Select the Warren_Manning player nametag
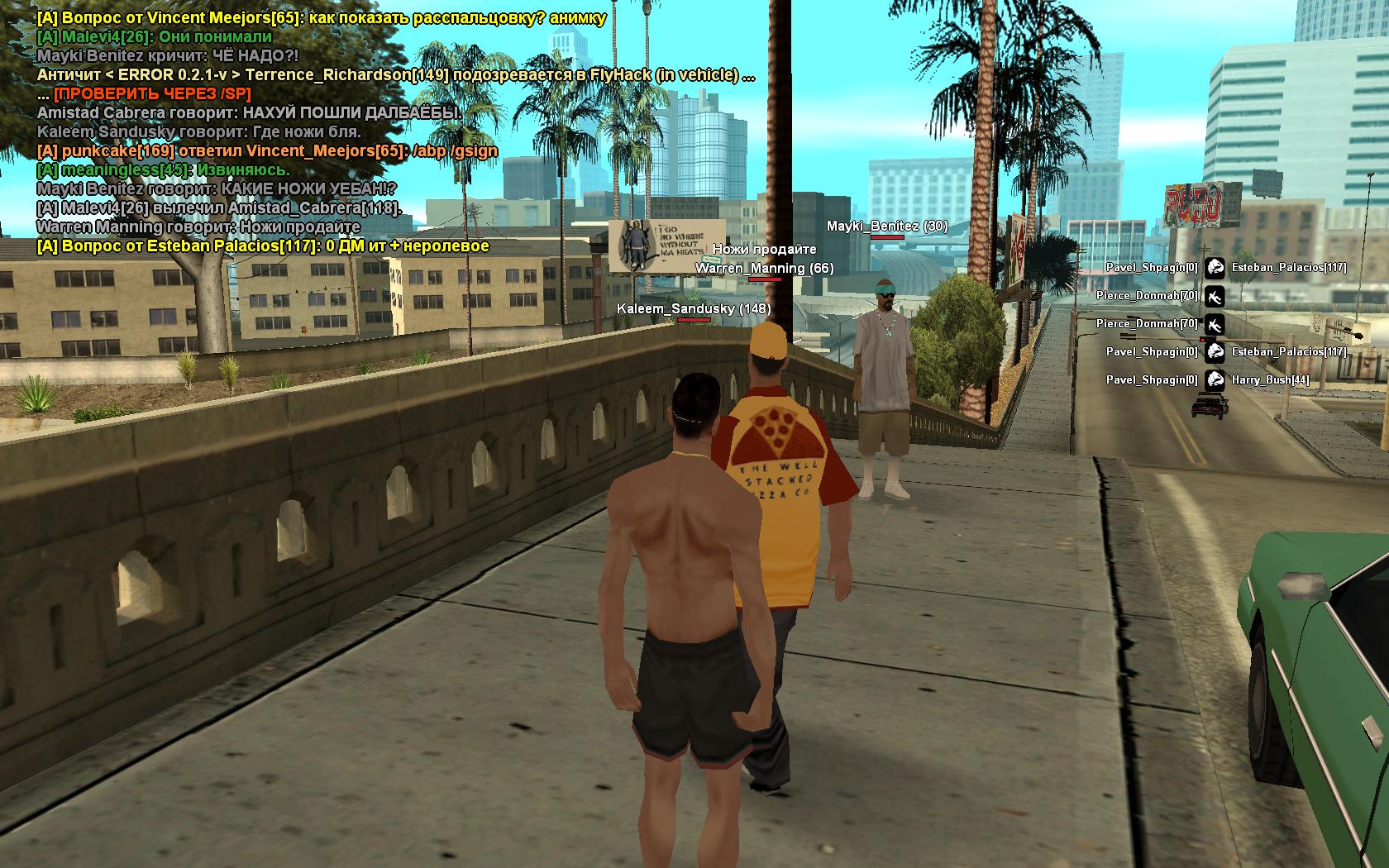 coord(764,268)
